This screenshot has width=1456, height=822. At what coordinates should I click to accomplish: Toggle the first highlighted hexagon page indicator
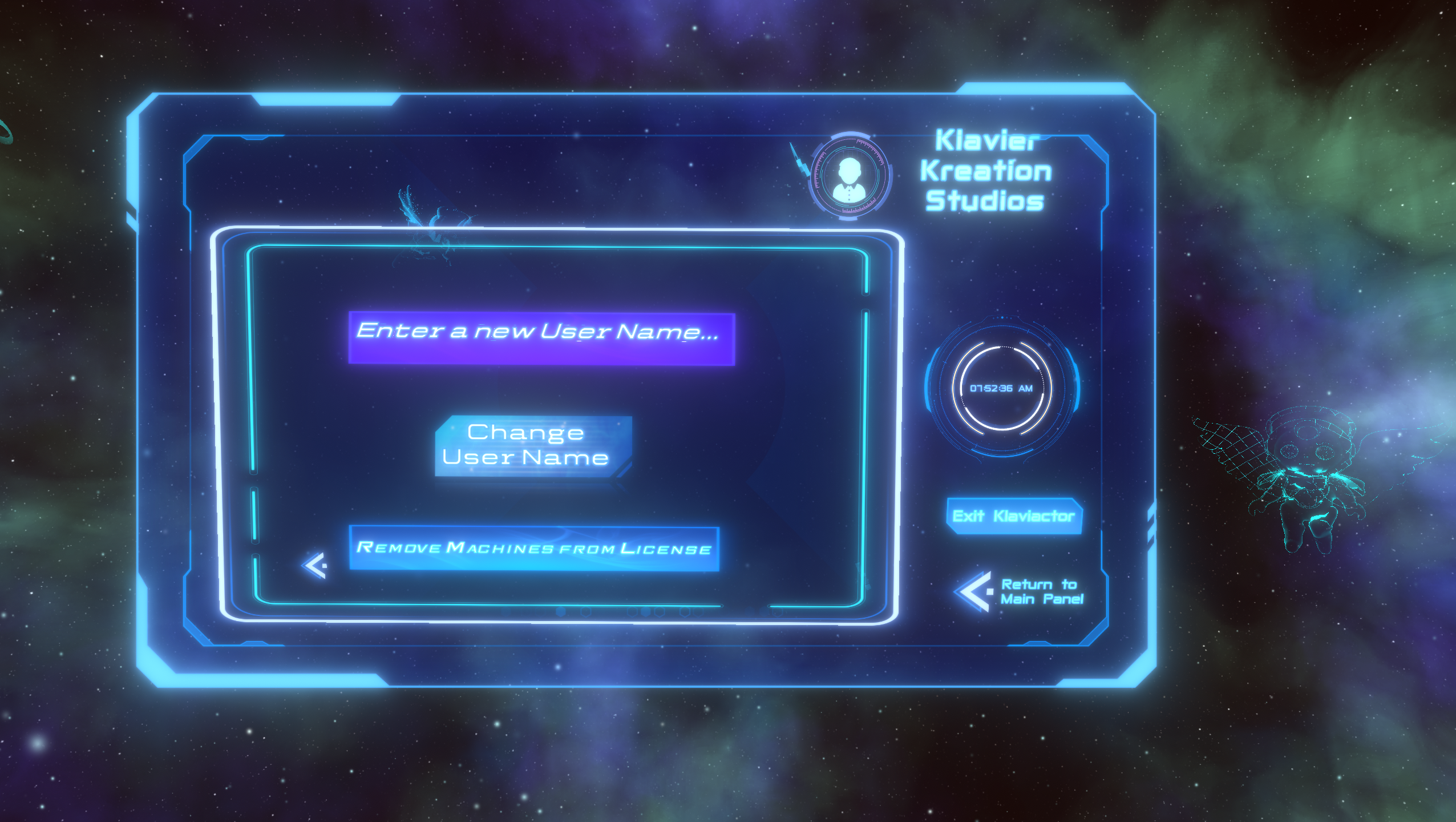tap(560, 612)
